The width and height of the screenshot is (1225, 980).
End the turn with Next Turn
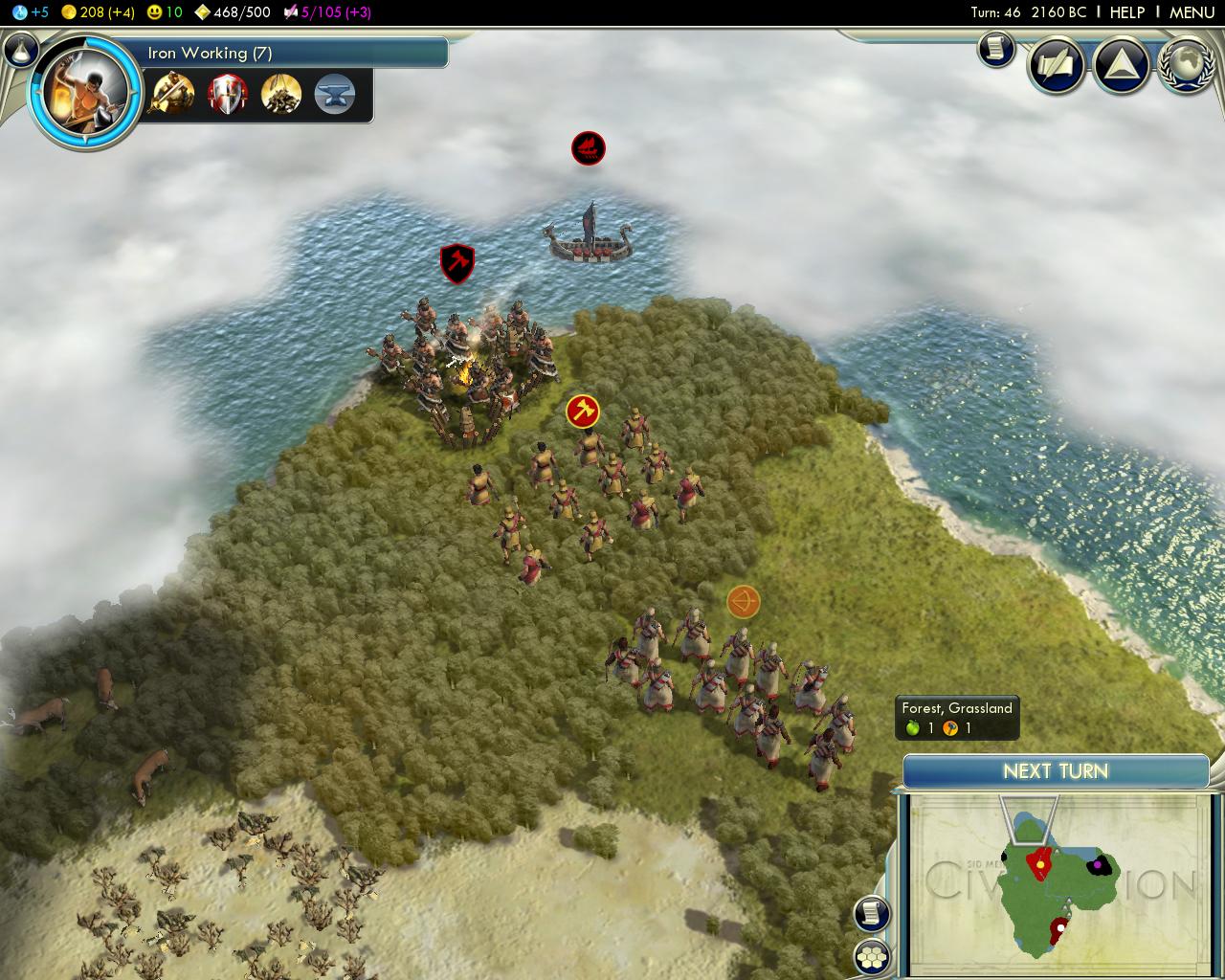(x=1056, y=771)
